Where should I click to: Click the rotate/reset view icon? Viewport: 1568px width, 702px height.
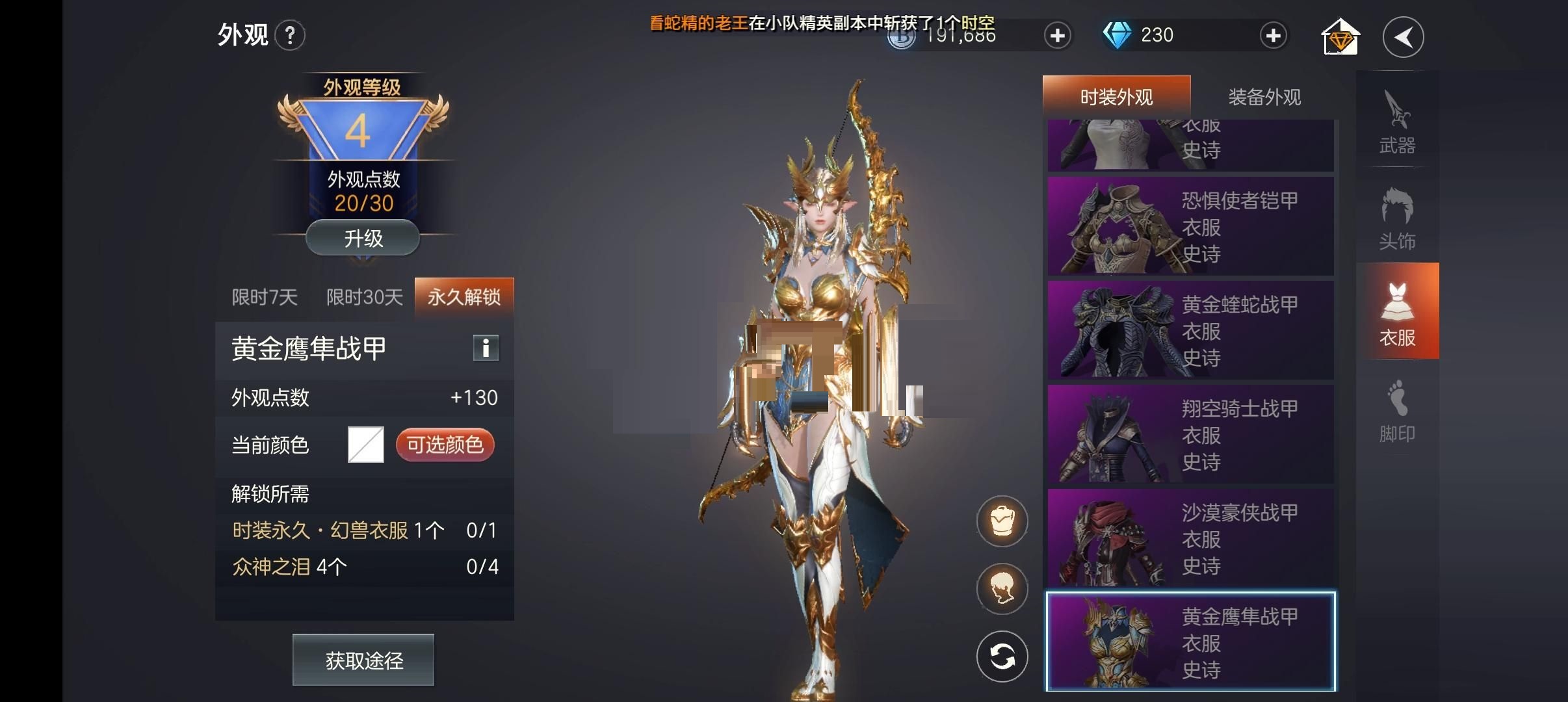(1003, 656)
